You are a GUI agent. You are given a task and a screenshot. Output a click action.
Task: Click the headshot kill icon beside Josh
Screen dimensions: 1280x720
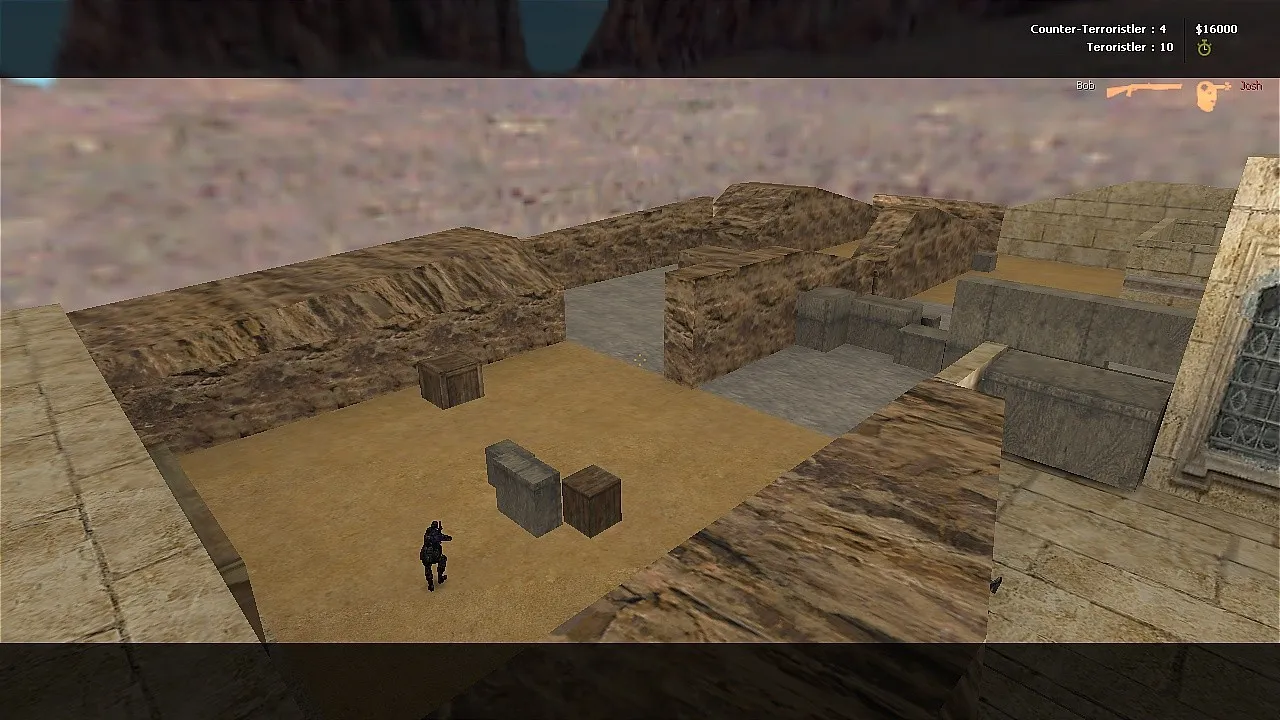[x=1209, y=88]
